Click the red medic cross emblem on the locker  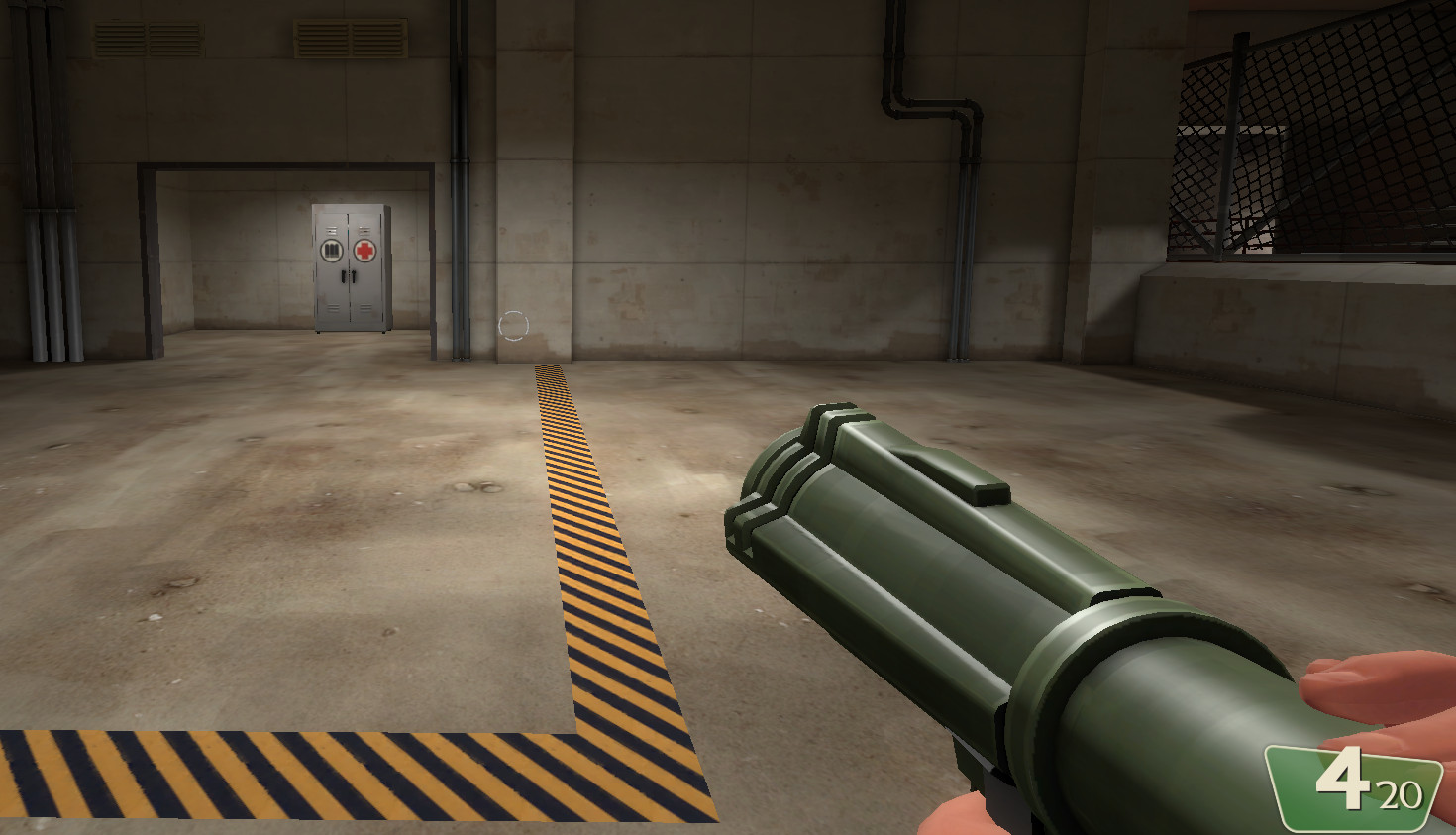(364, 251)
